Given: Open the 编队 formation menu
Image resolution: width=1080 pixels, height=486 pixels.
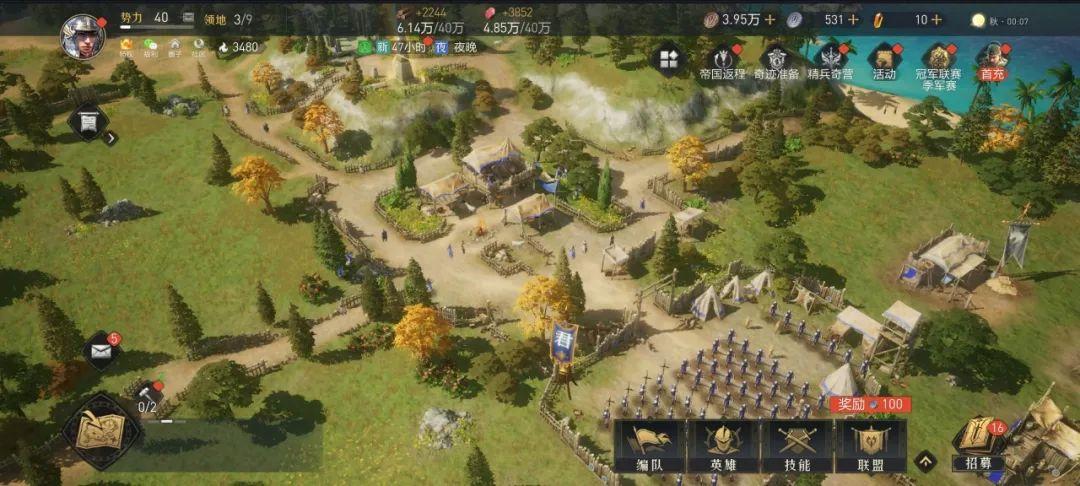Looking at the screenshot, I should [x=649, y=445].
